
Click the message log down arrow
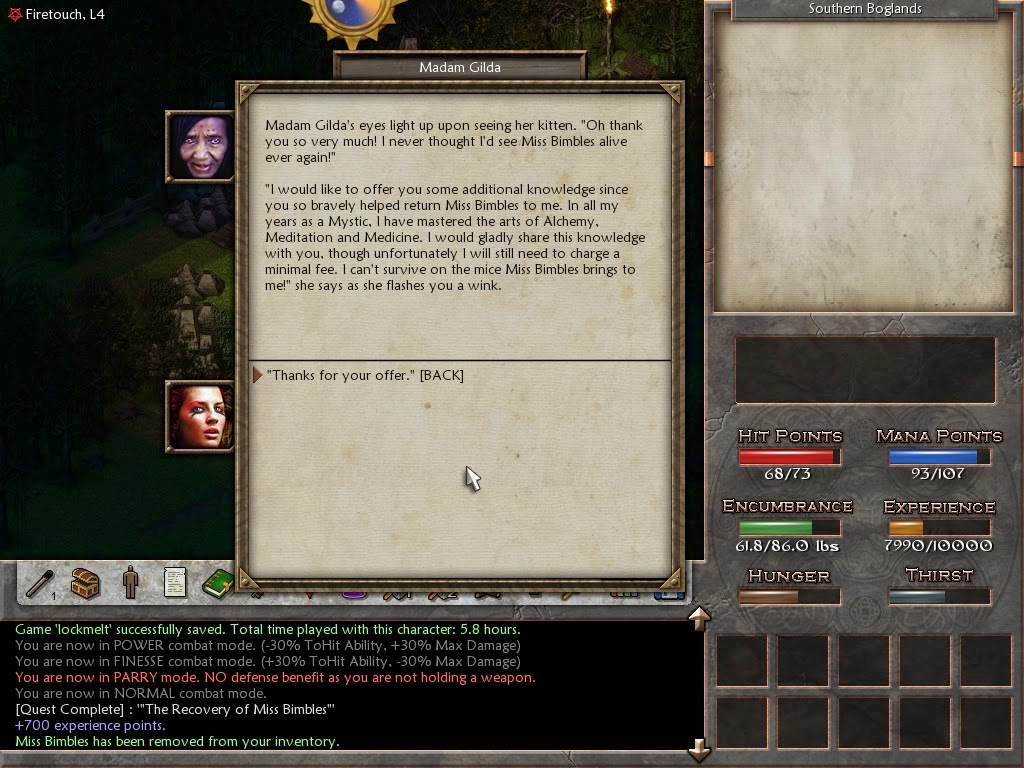699,749
